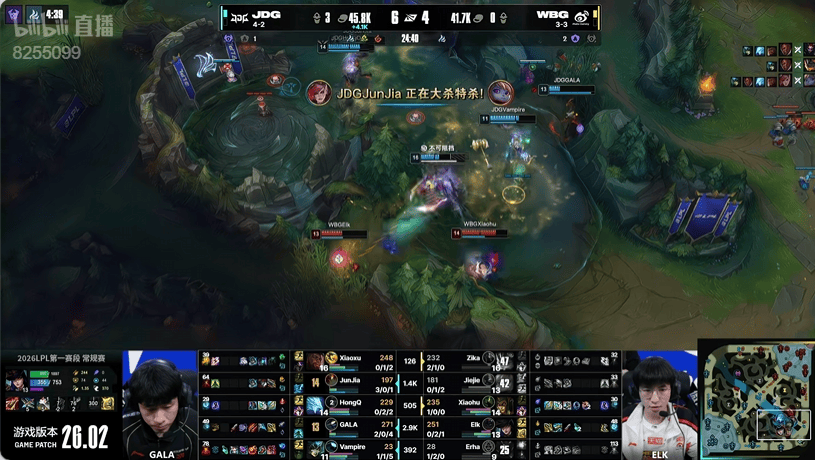Choose Jiejie's player row

click(468, 382)
